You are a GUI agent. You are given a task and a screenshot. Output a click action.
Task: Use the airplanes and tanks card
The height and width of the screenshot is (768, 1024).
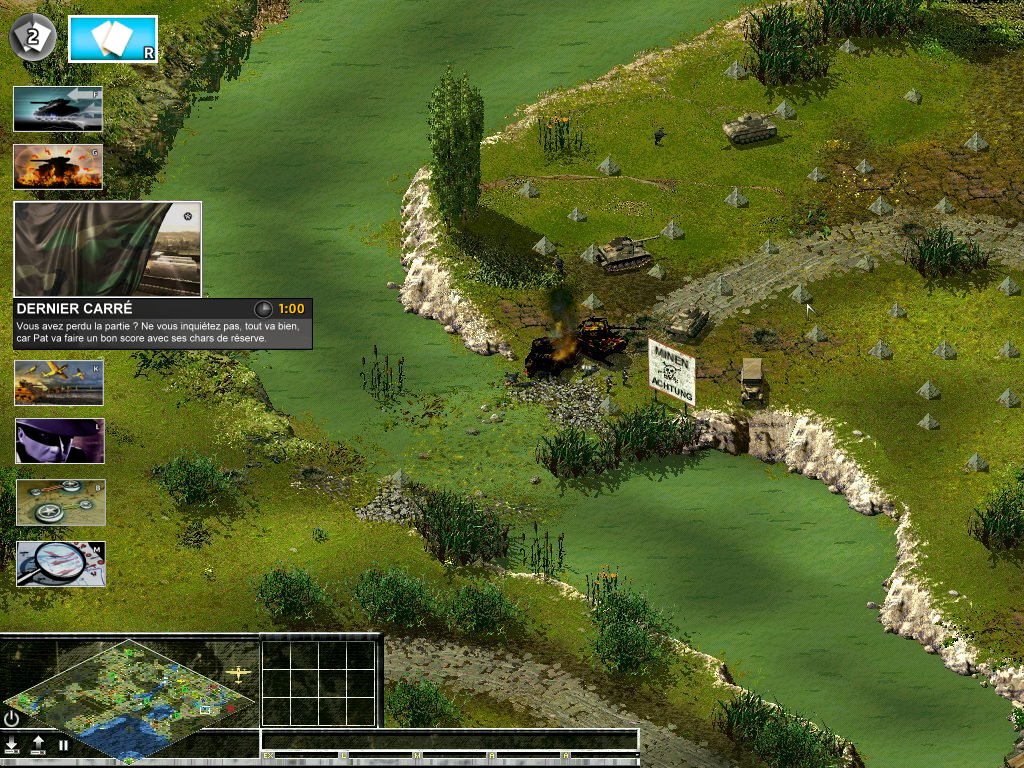pyautogui.click(x=59, y=382)
